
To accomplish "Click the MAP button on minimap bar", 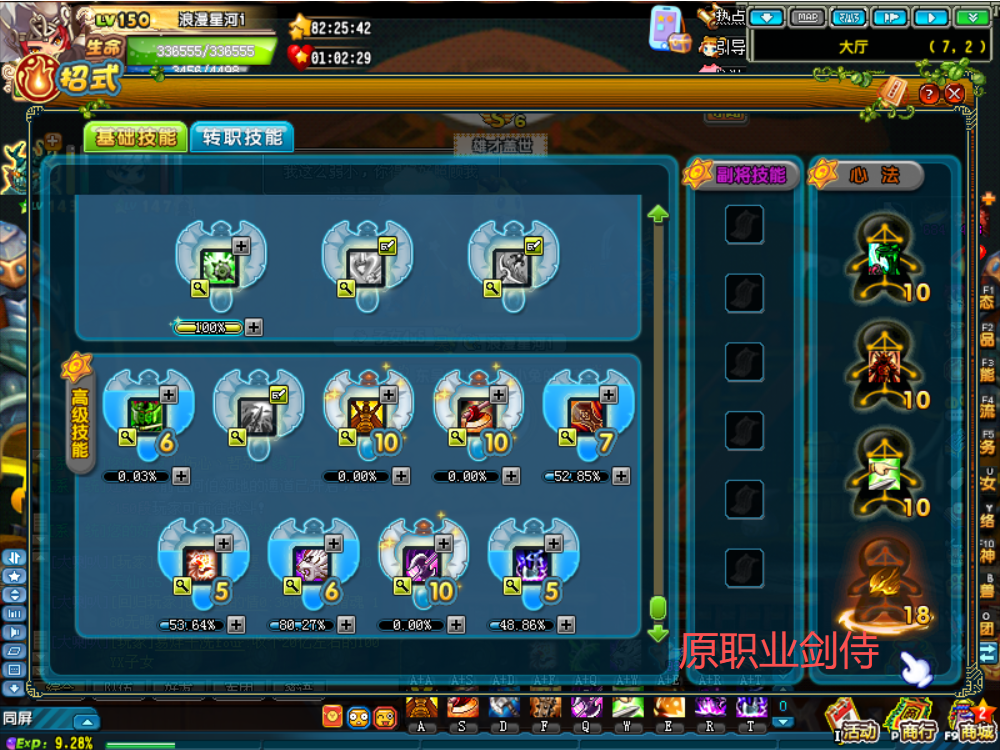I will click(808, 17).
